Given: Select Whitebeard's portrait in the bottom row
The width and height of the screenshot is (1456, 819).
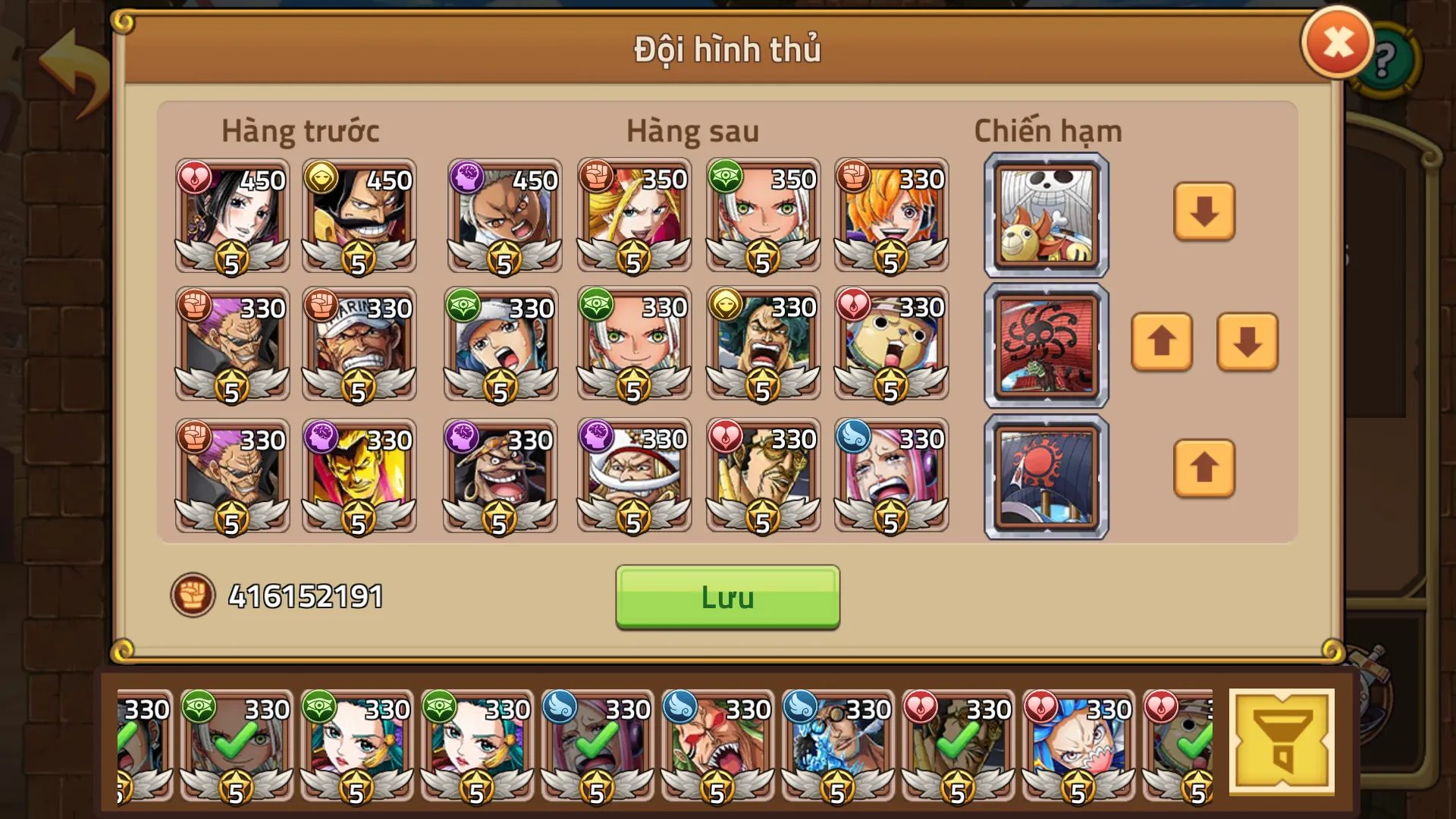Looking at the screenshot, I should (x=633, y=474).
